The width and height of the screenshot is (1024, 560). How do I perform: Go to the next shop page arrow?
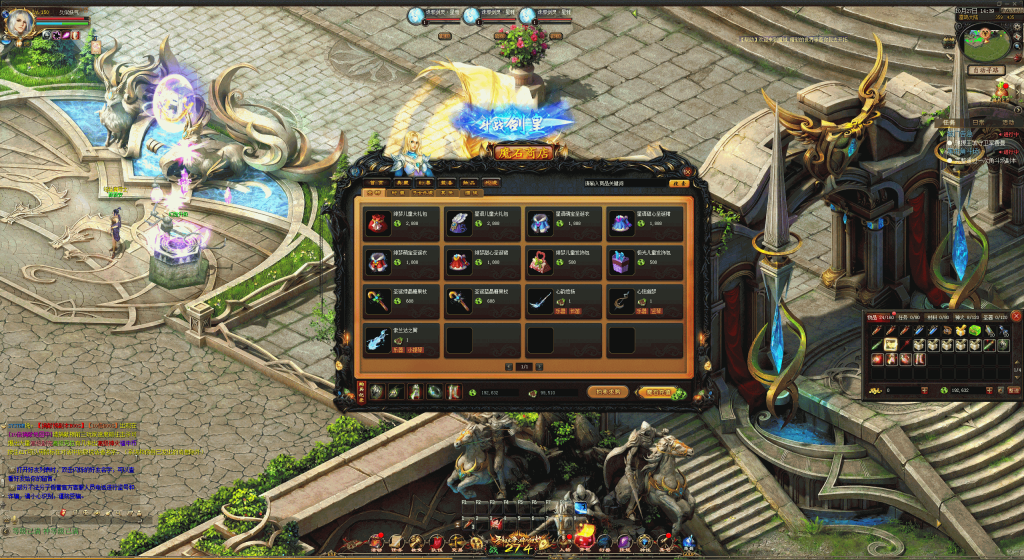[538, 367]
